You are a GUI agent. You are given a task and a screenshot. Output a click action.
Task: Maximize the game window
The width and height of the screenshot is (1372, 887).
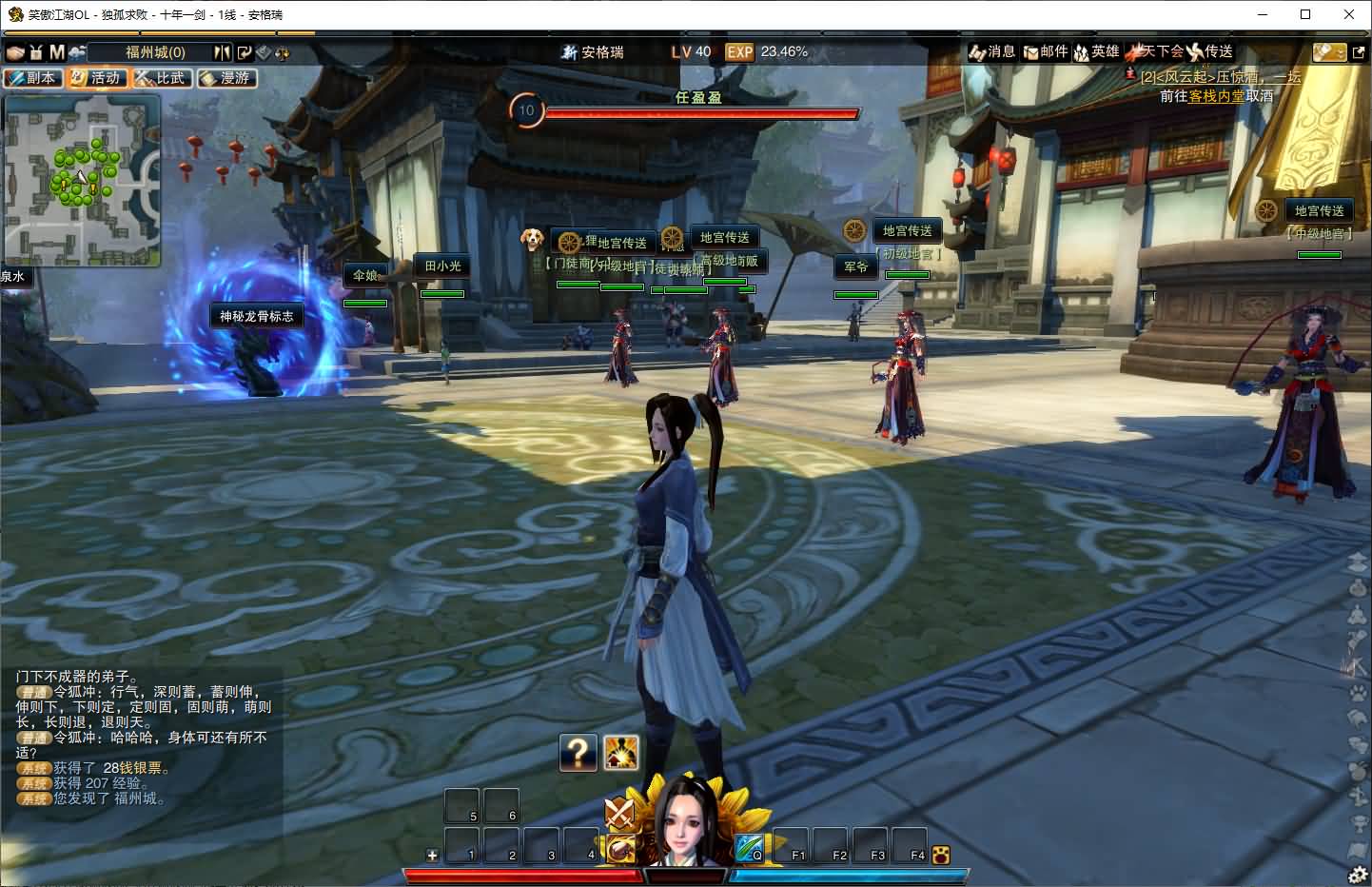click(1305, 14)
